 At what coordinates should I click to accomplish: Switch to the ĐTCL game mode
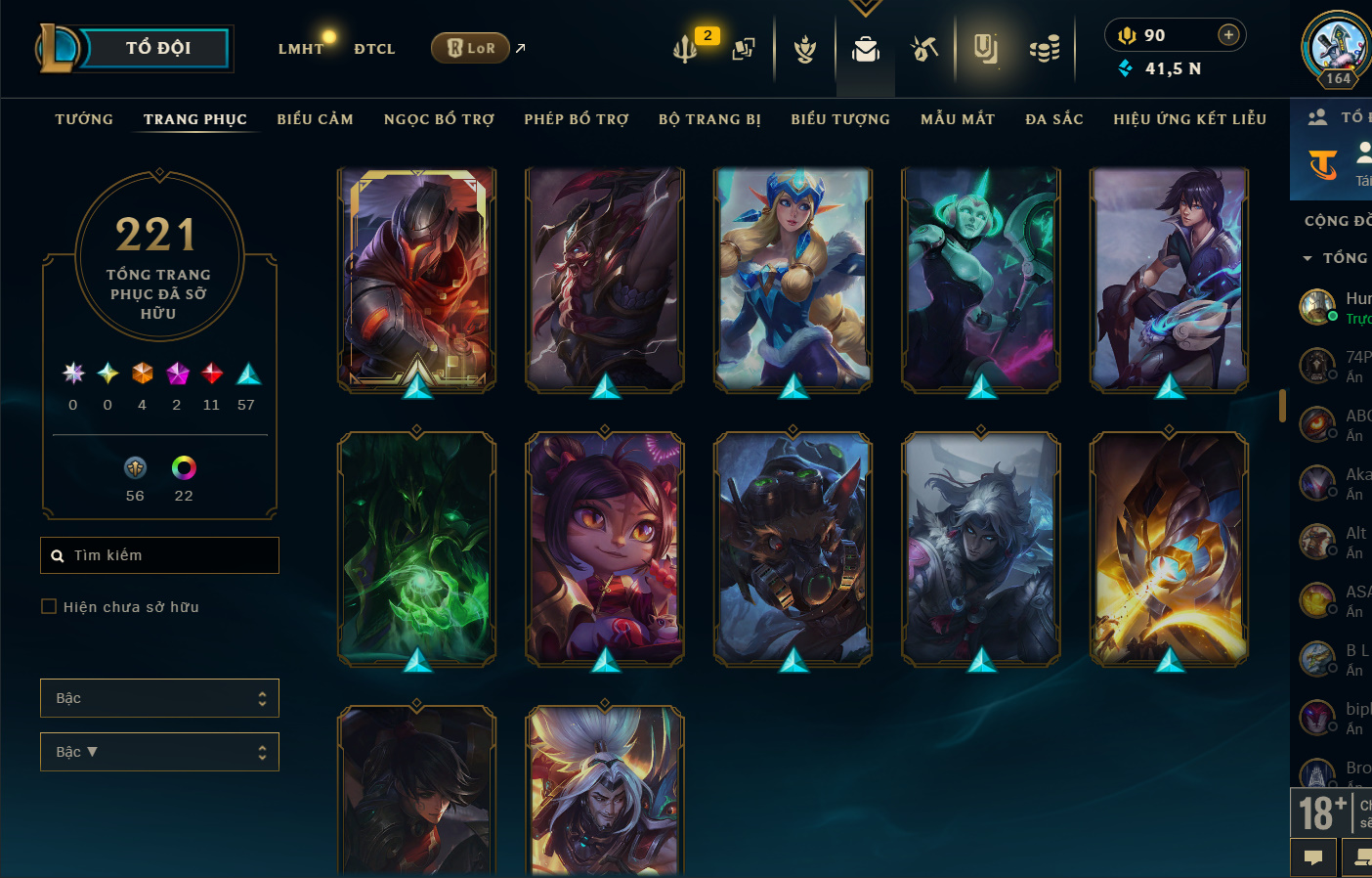[x=374, y=49]
